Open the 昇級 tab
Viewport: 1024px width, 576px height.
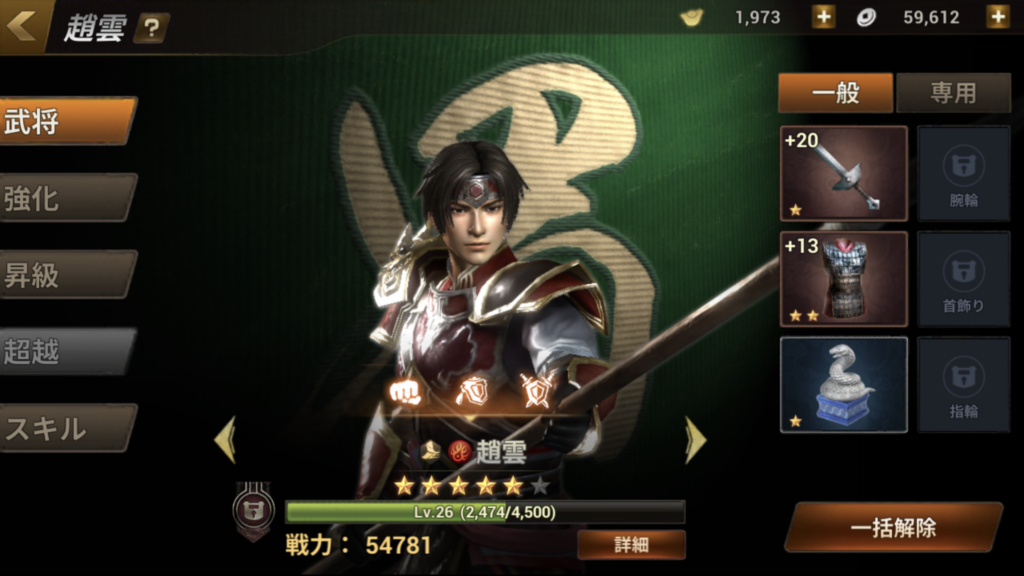tap(66, 275)
